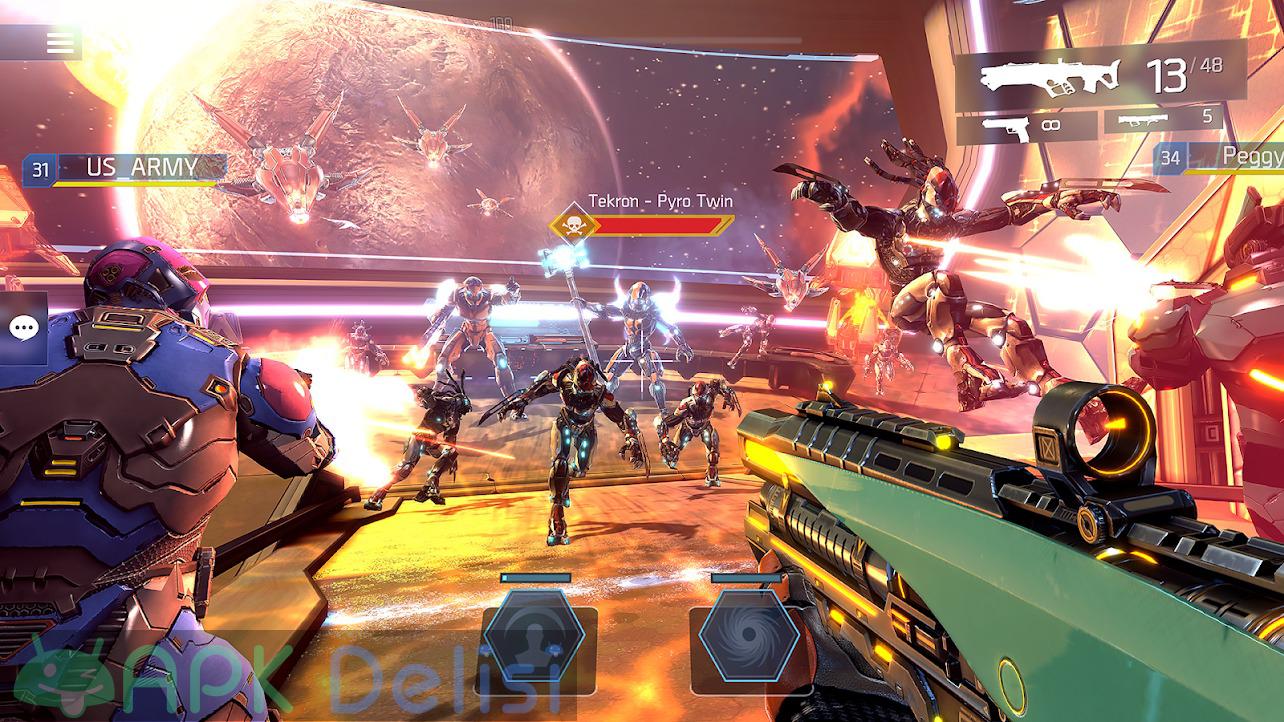The image size is (1284, 722).
Task: Open the hamburger menu
Action: tap(60, 43)
